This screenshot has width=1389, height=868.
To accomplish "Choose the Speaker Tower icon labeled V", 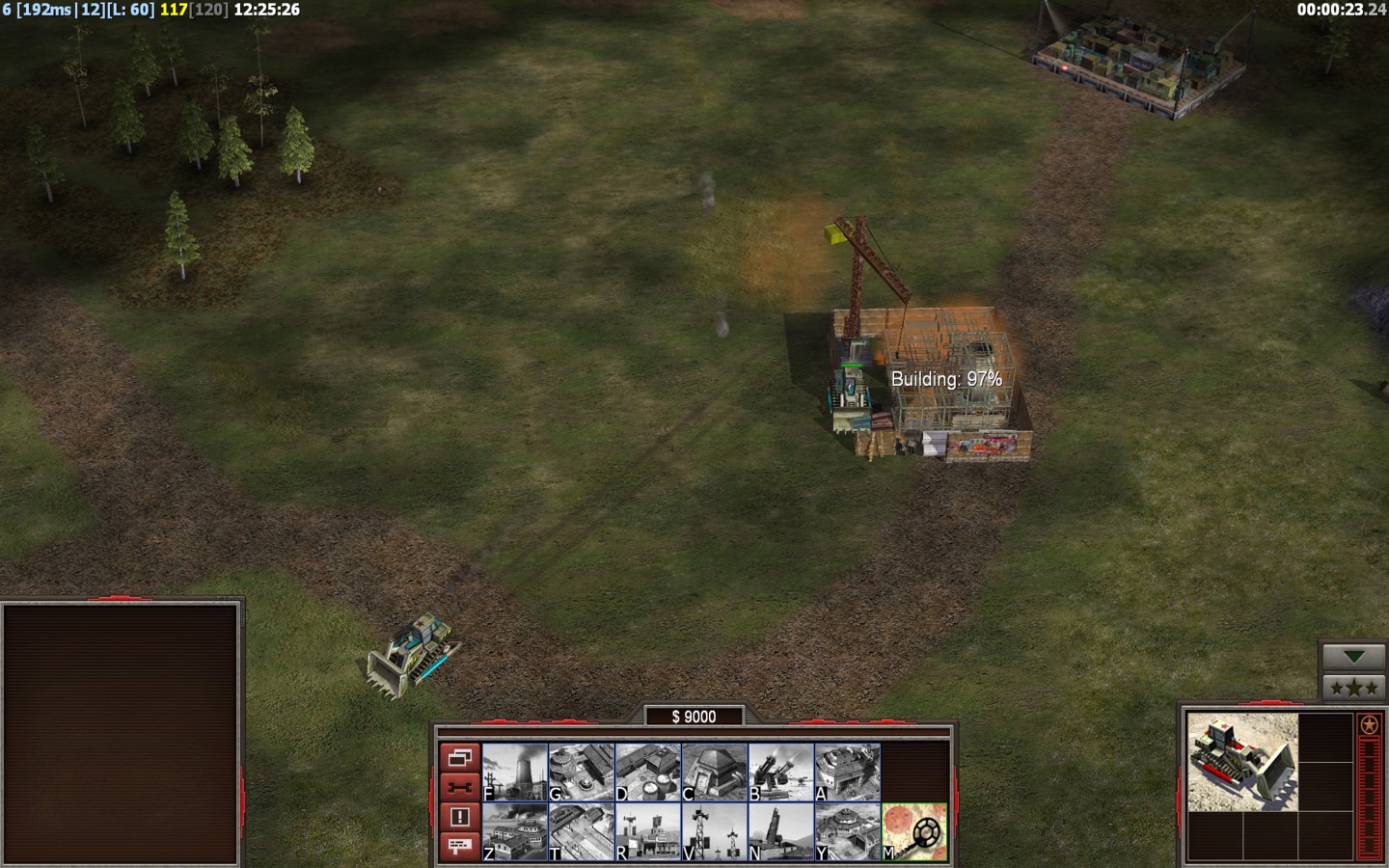I will tap(715, 832).
